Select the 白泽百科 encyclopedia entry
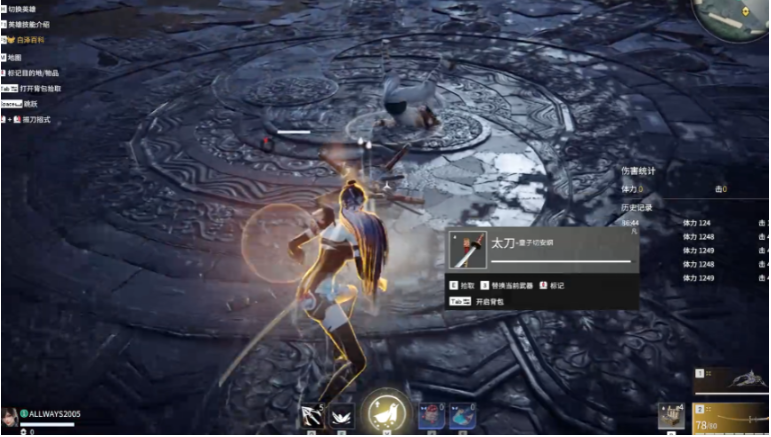 [29, 40]
